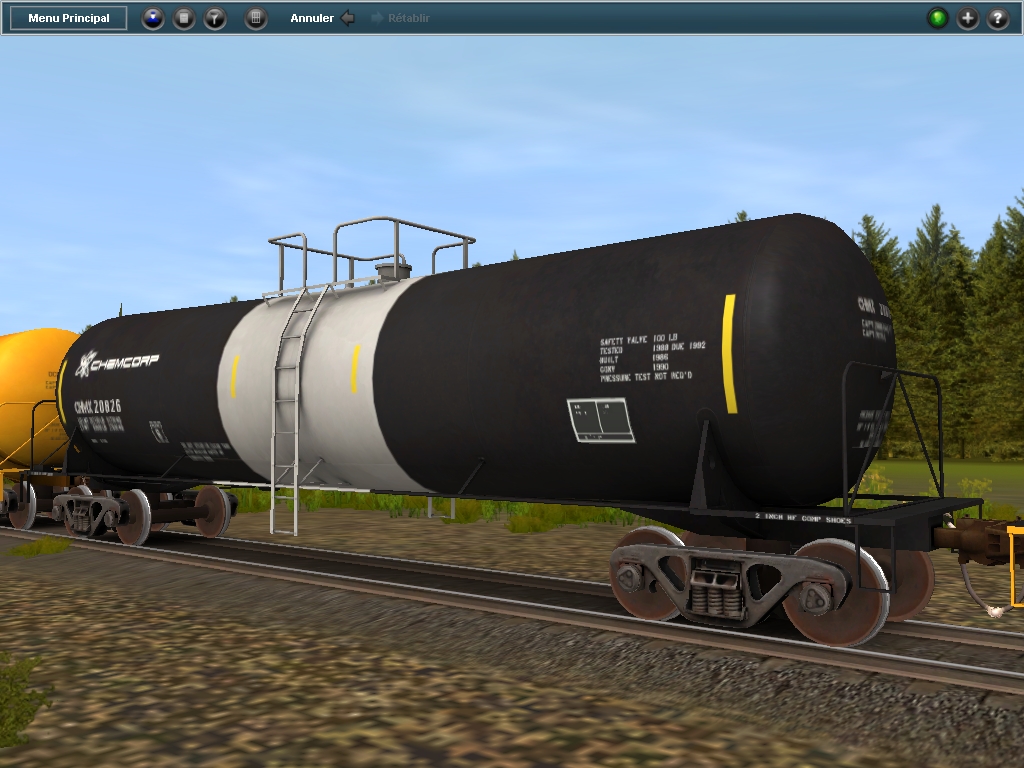Open the Menu Principal
This screenshot has width=1024, height=768.
point(69,18)
